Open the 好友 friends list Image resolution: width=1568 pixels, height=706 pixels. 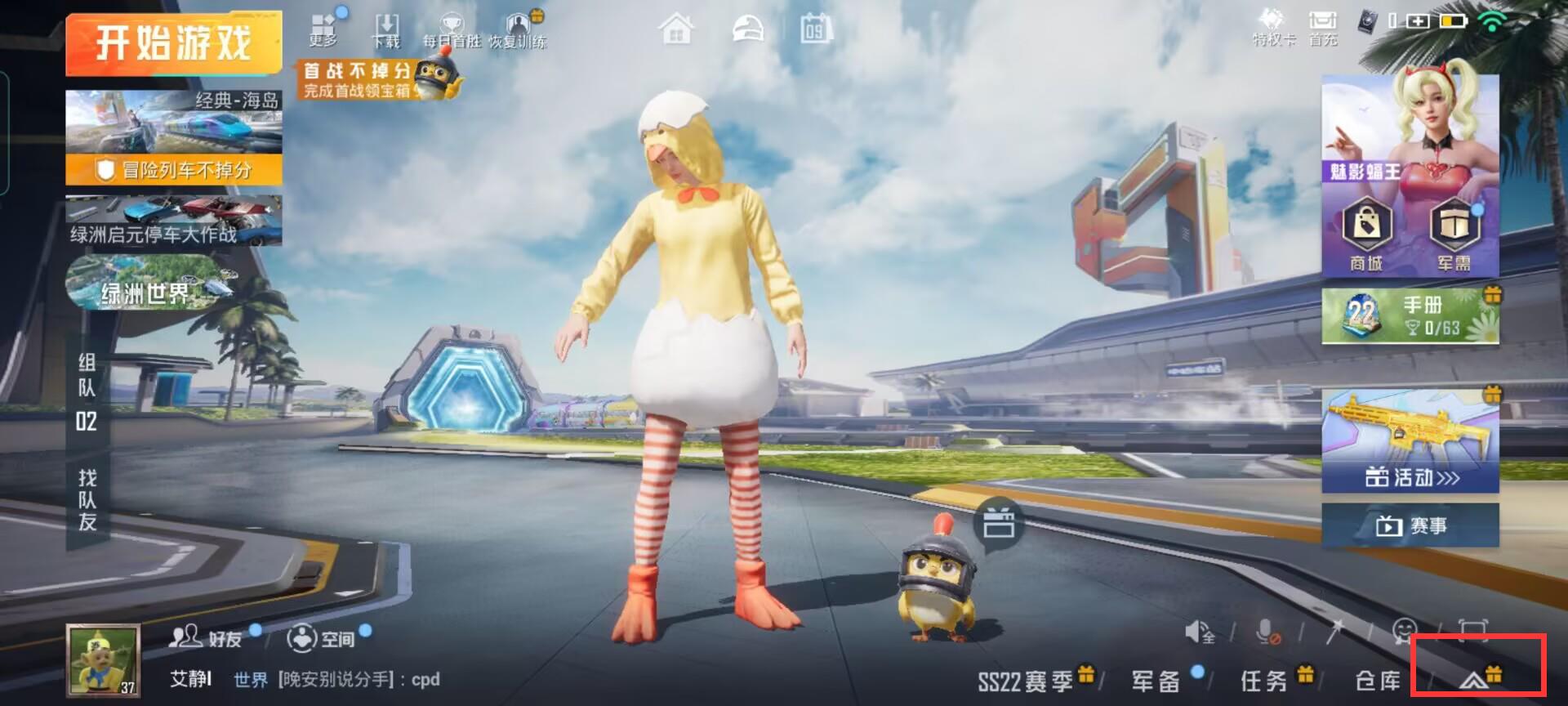pos(207,637)
